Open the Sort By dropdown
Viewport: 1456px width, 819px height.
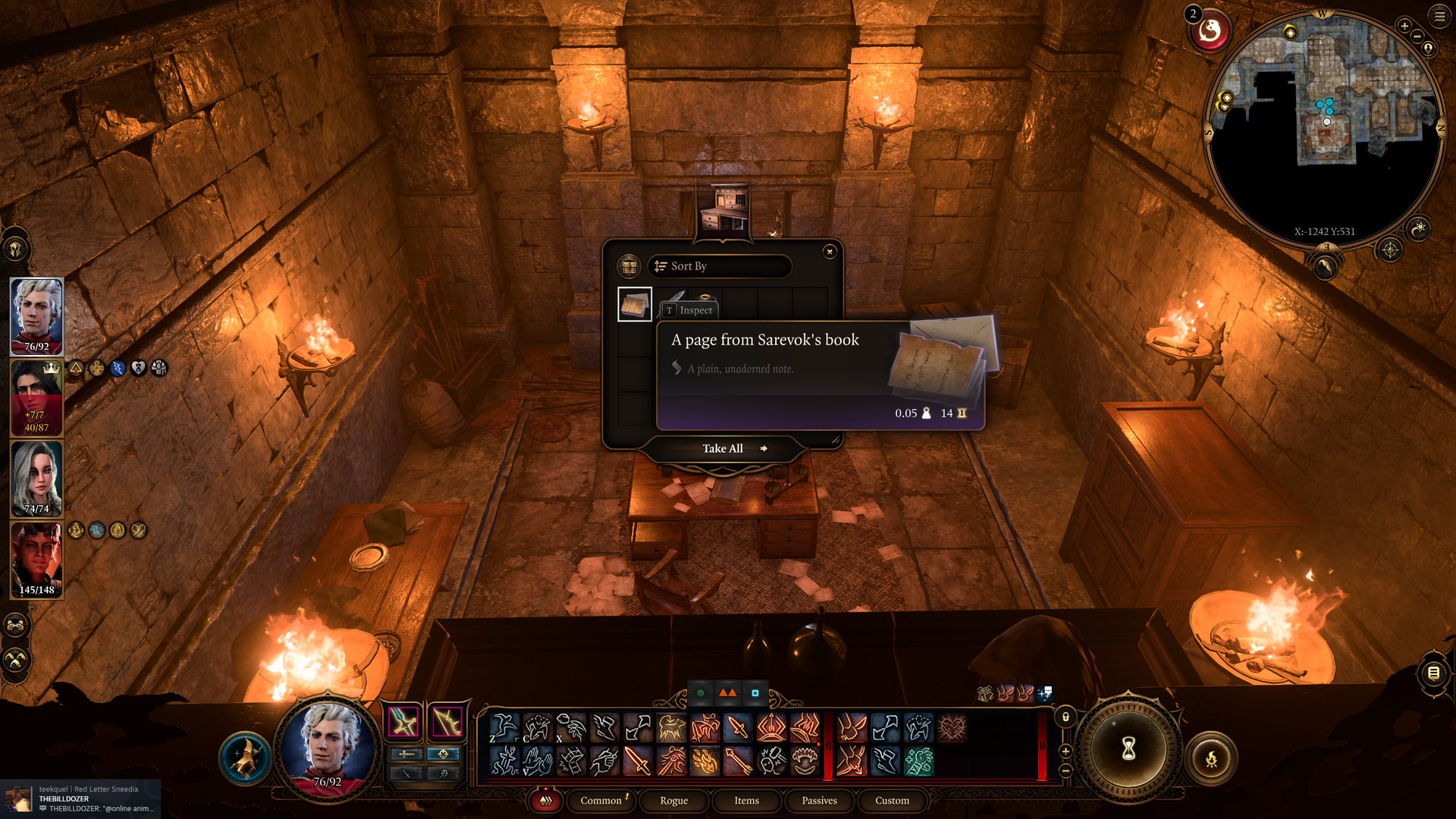(x=719, y=266)
